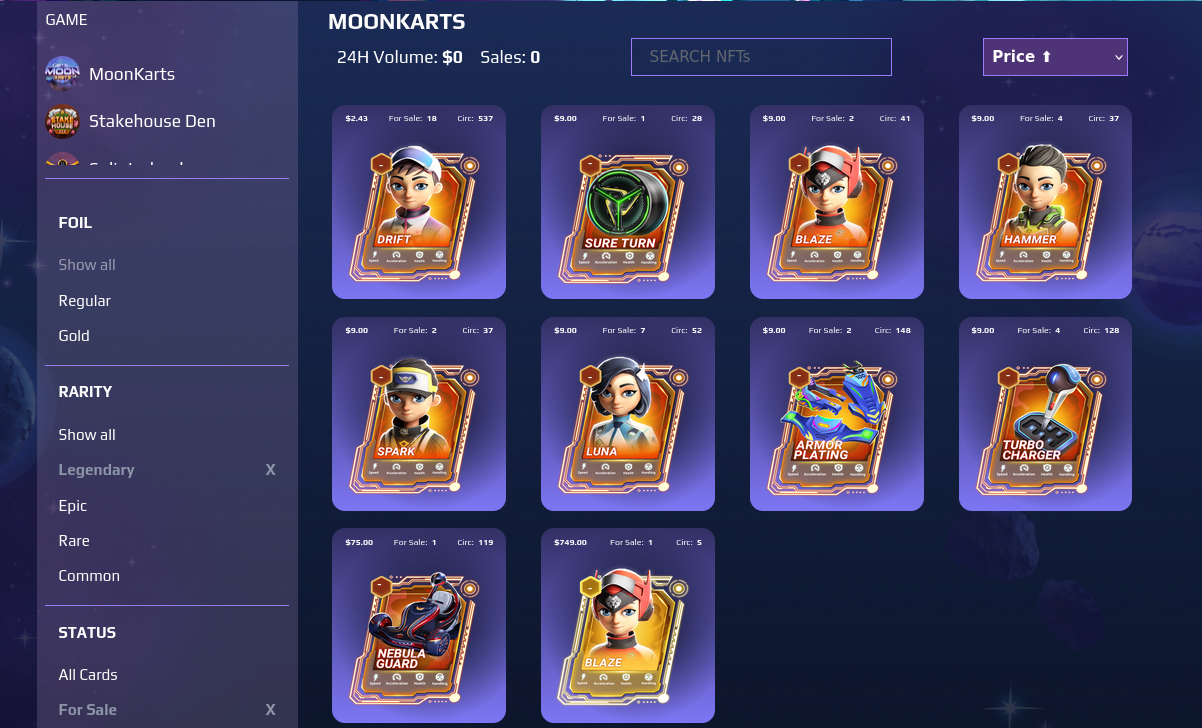1202x728 pixels.
Task: Filter by Rare rarity
Action: [74, 540]
